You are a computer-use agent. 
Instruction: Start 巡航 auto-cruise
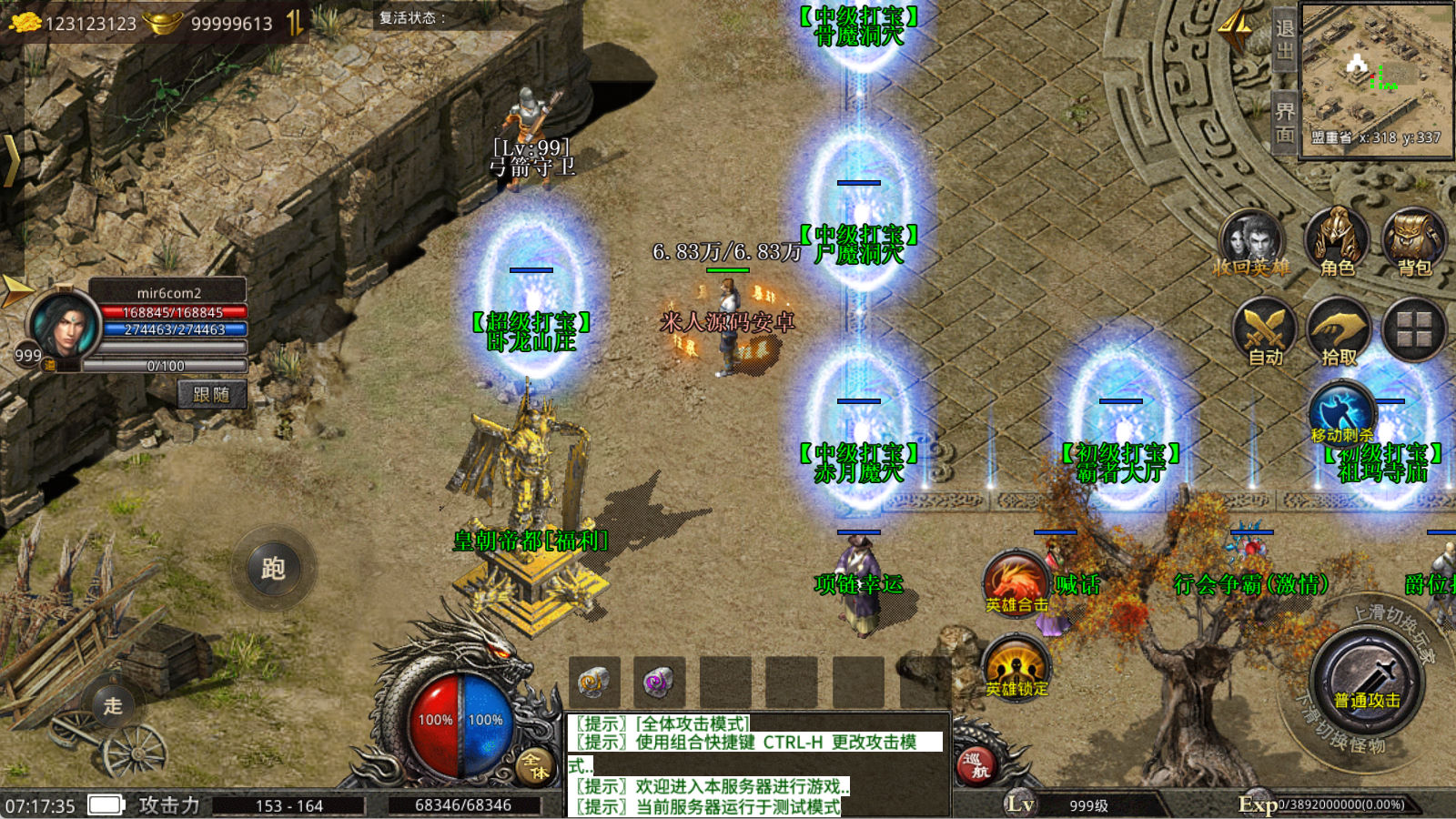pyautogui.click(x=975, y=764)
